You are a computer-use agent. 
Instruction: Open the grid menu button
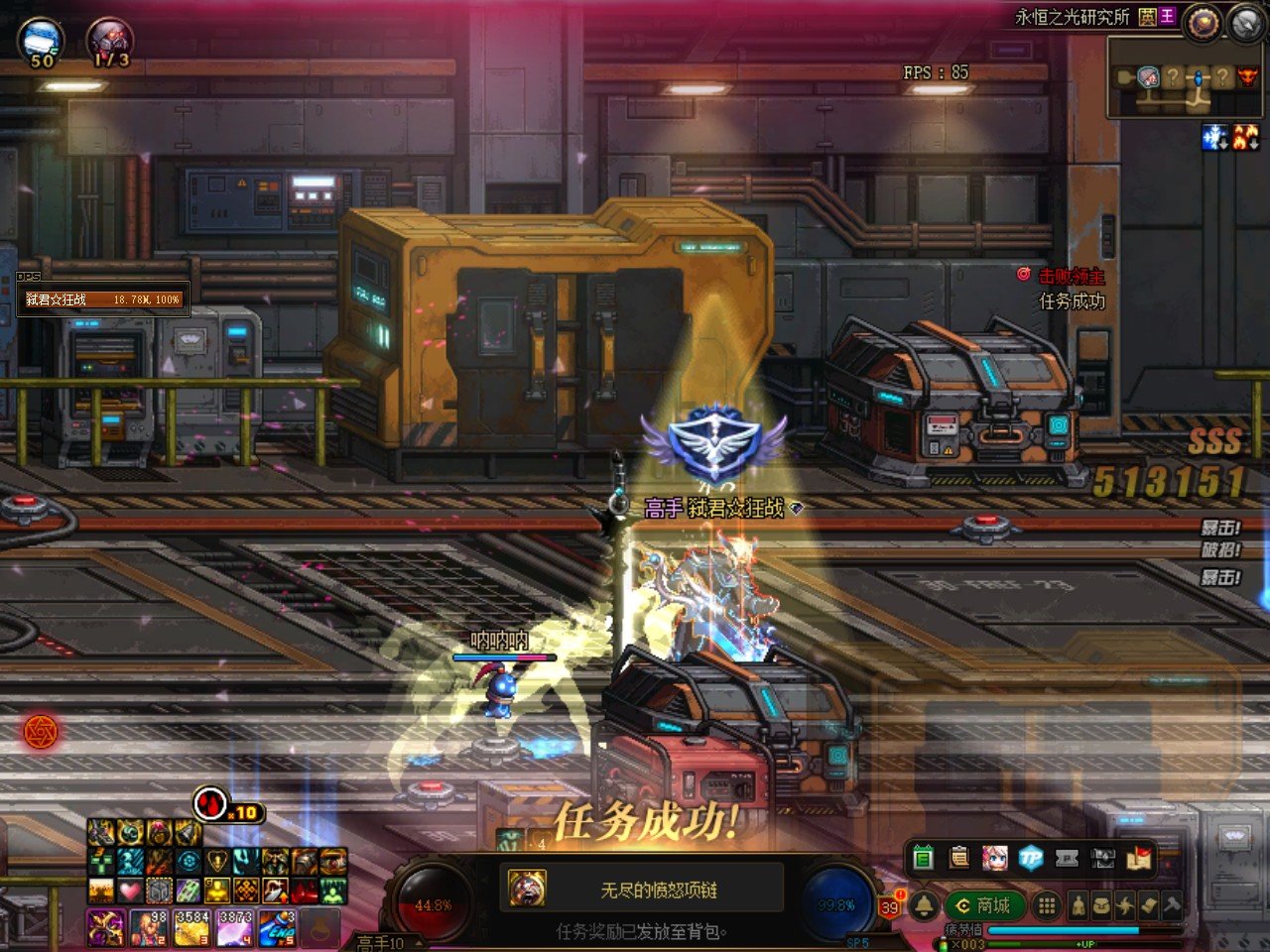[x=1046, y=905]
